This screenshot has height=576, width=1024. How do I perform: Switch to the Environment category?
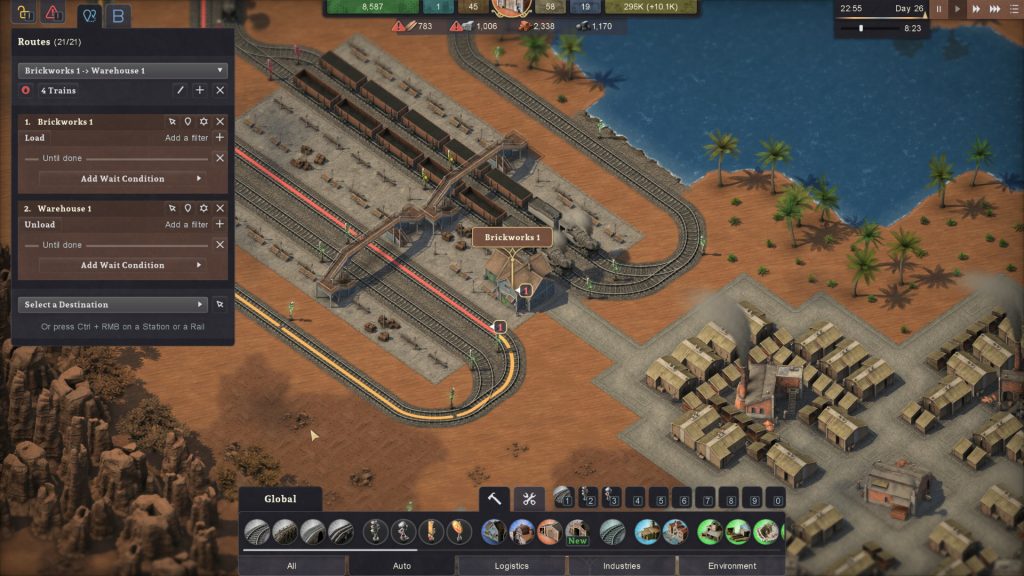[732, 566]
